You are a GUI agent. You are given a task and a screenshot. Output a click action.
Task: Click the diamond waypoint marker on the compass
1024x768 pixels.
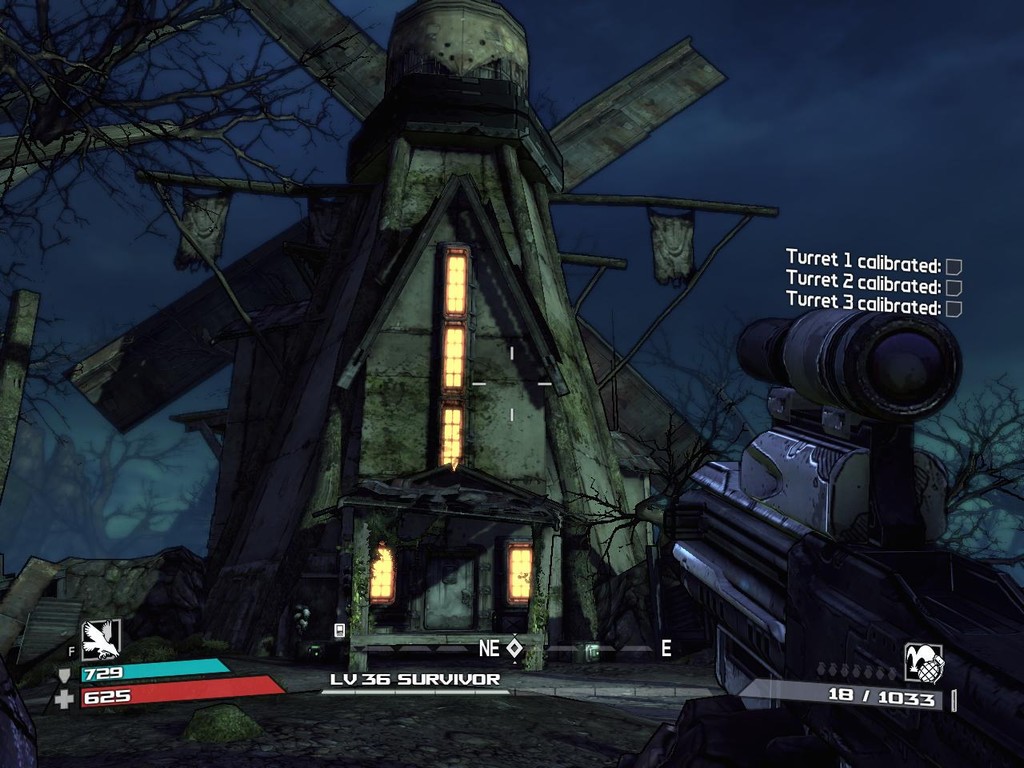point(514,648)
